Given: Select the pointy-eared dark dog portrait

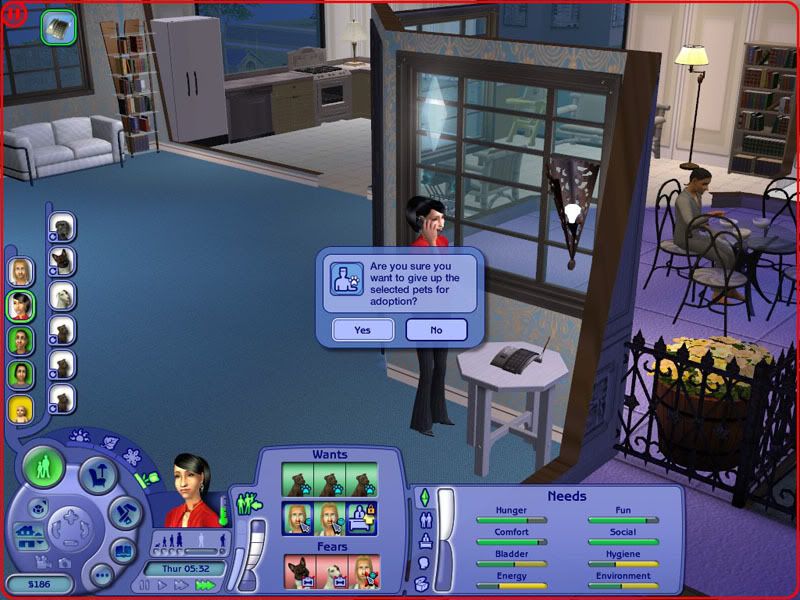Looking at the screenshot, I should click(62, 262).
